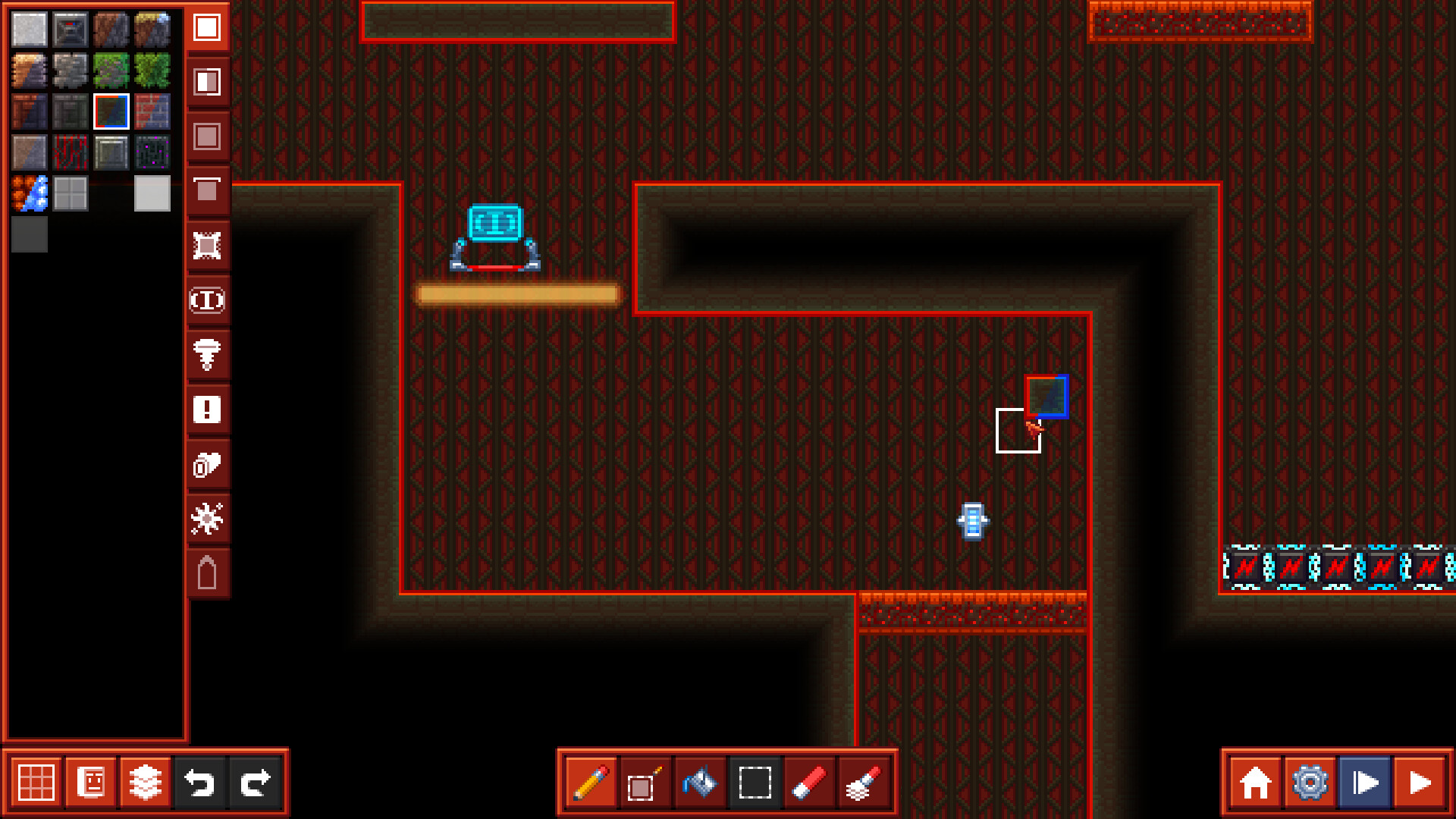This screenshot has width=1456, height=819.
Task: Select the exclamation block icon
Action: (x=207, y=409)
